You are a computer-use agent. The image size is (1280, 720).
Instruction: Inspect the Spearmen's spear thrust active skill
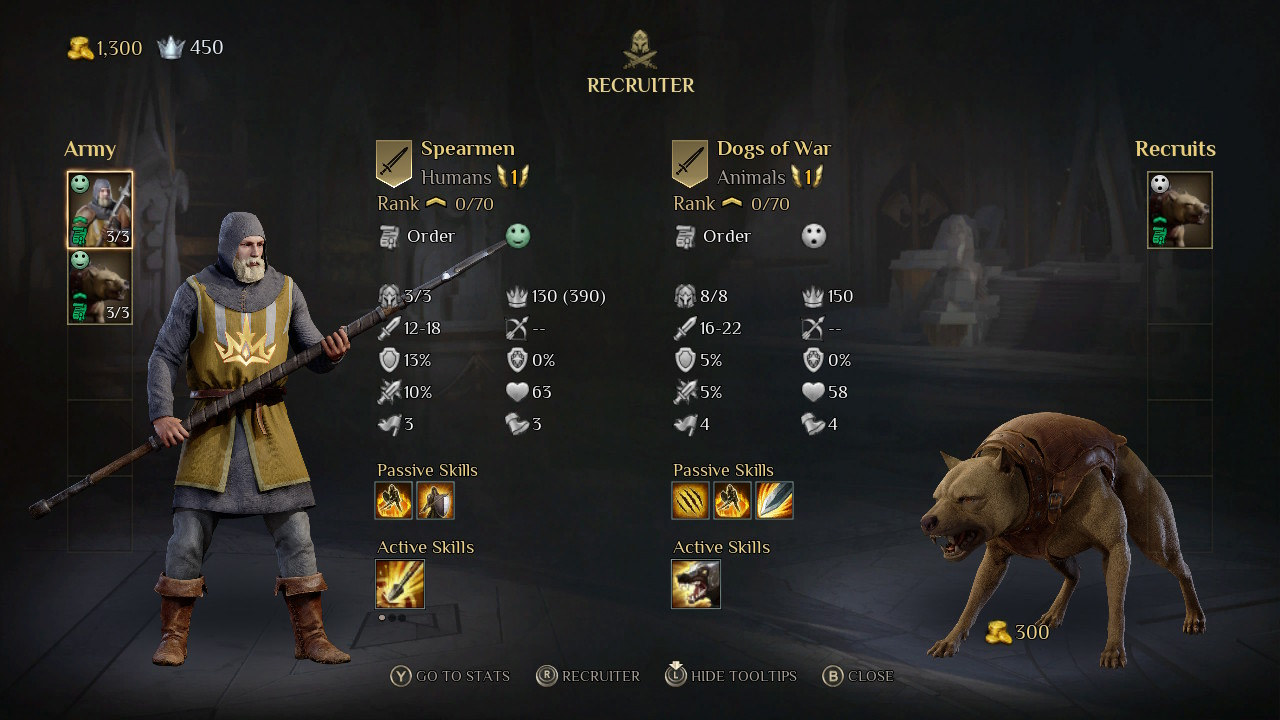400,584
